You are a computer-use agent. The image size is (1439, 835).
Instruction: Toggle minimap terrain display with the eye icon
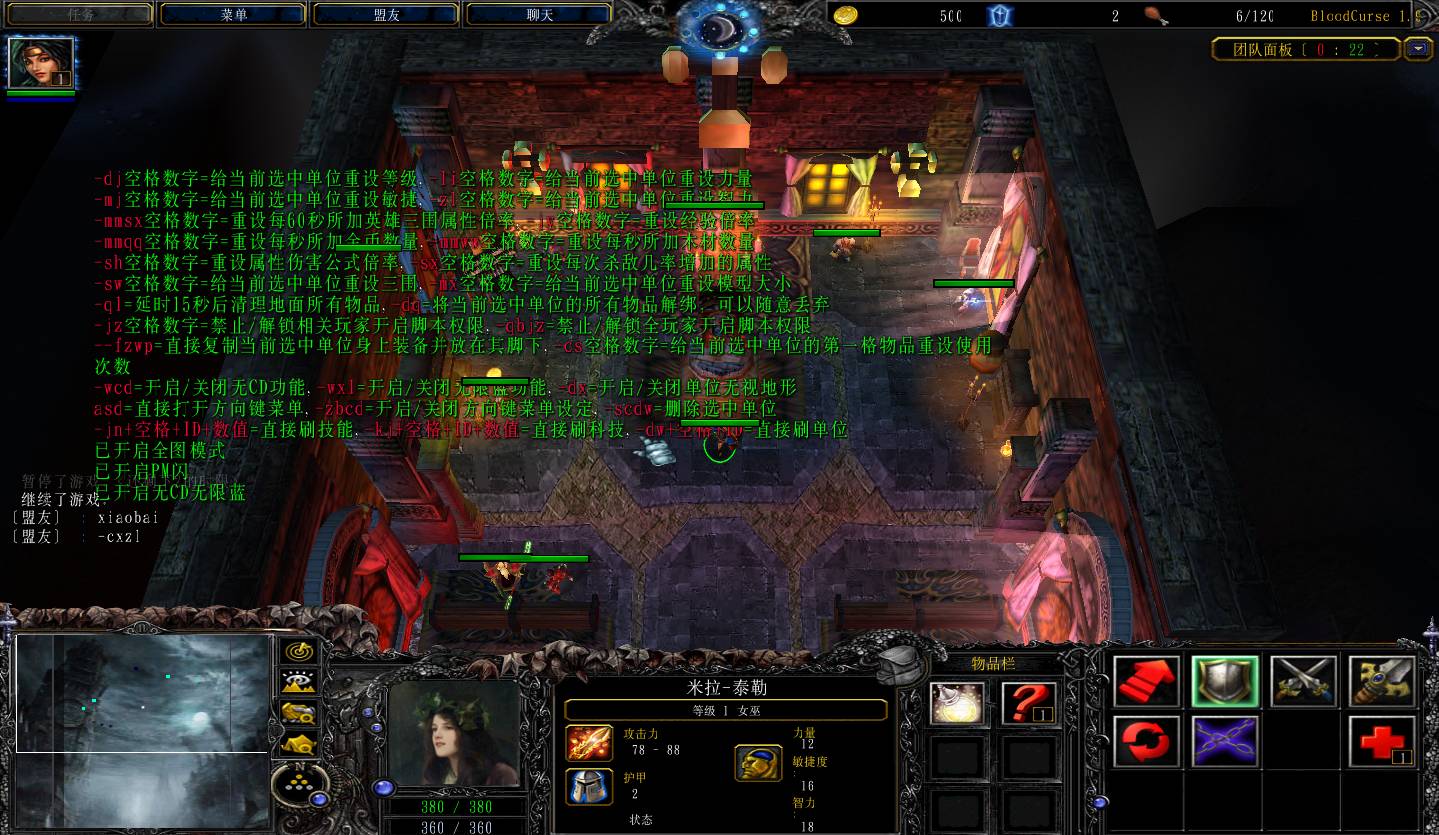tap(297, 682)
